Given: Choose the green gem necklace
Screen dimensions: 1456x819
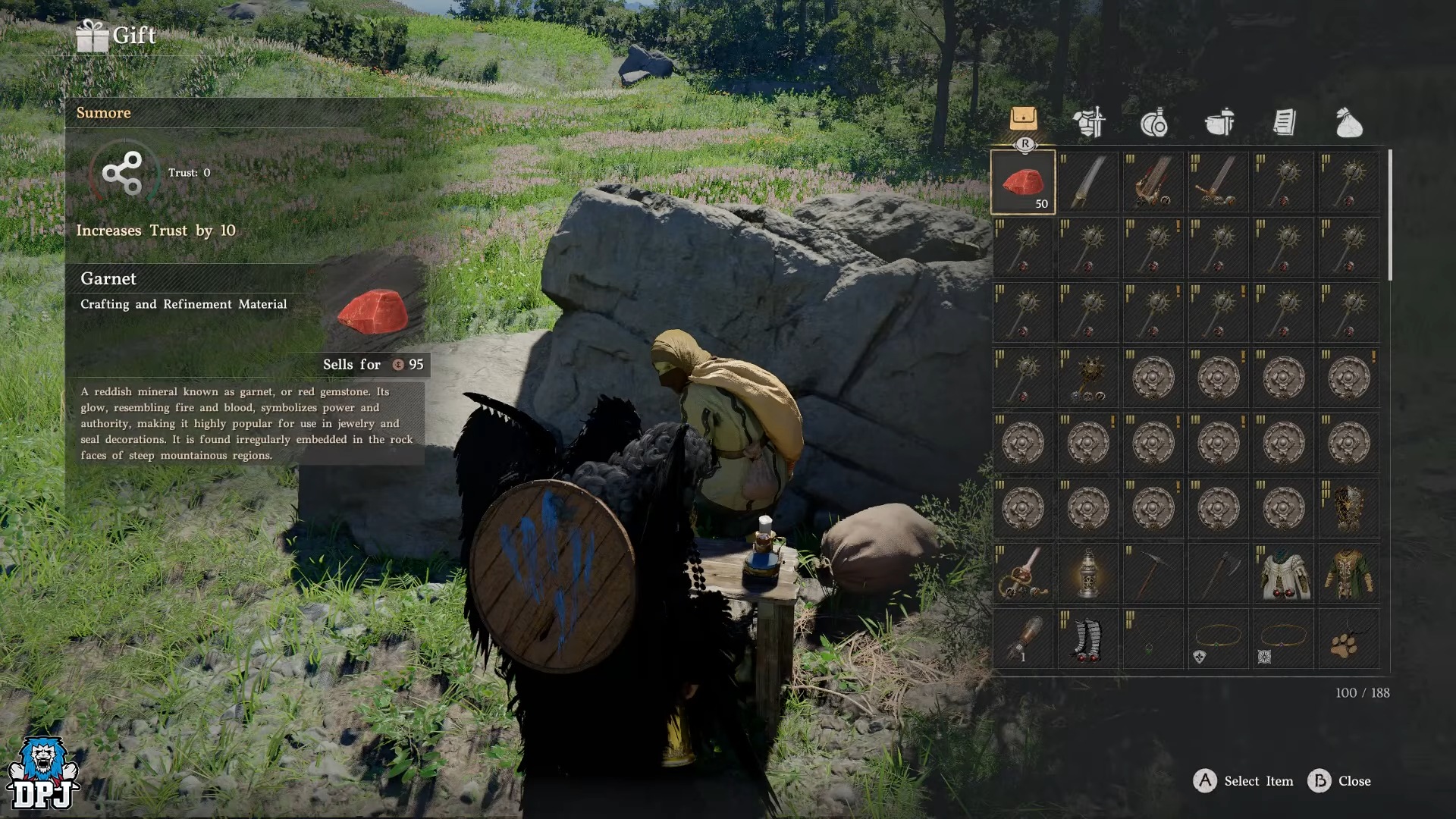Looking at the screenshot, I should (1153, 639).
